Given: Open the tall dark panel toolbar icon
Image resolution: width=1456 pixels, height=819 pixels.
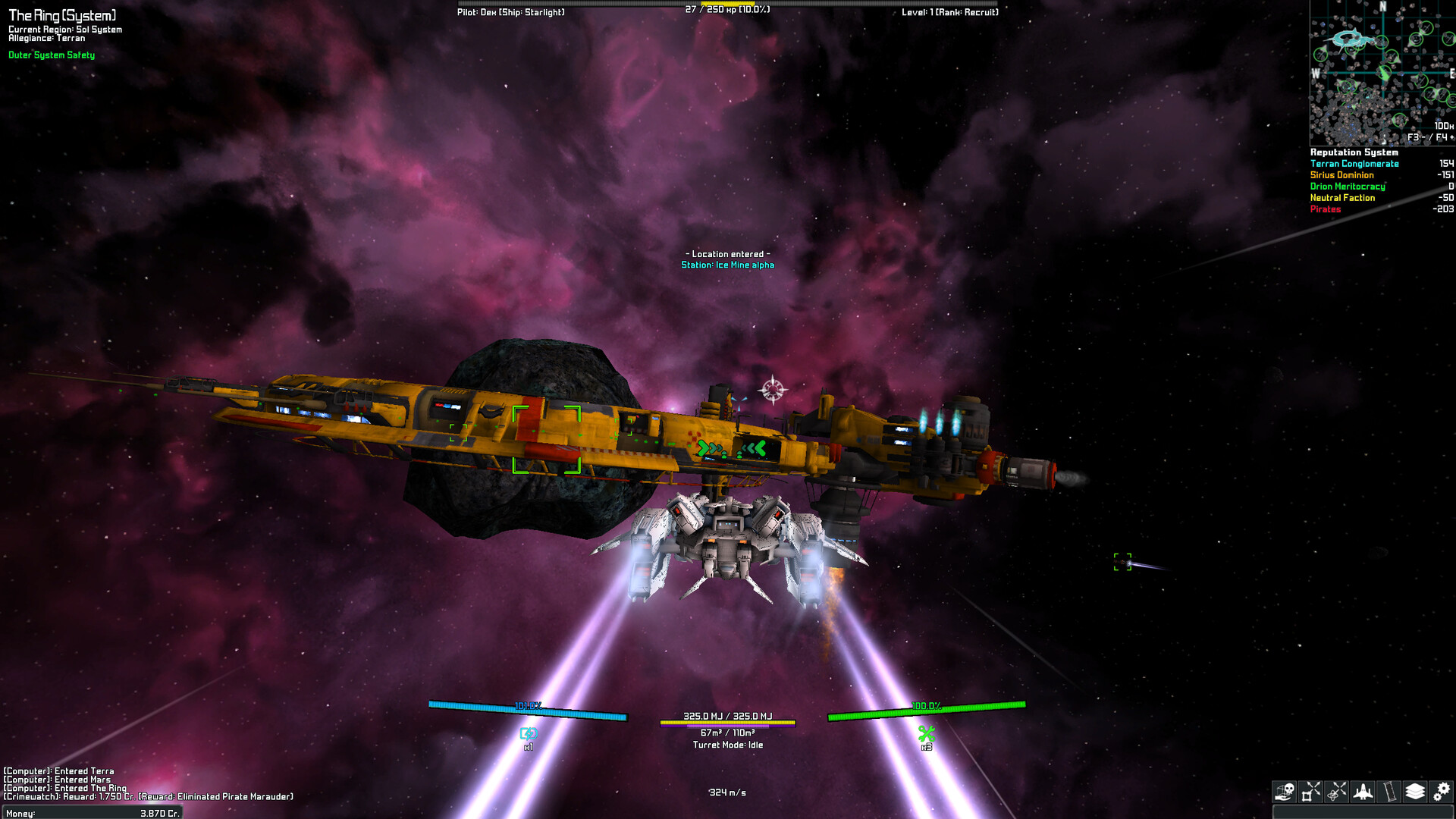Looking at the screenshot, I should pyautogui.click(x=1389, y=792).
